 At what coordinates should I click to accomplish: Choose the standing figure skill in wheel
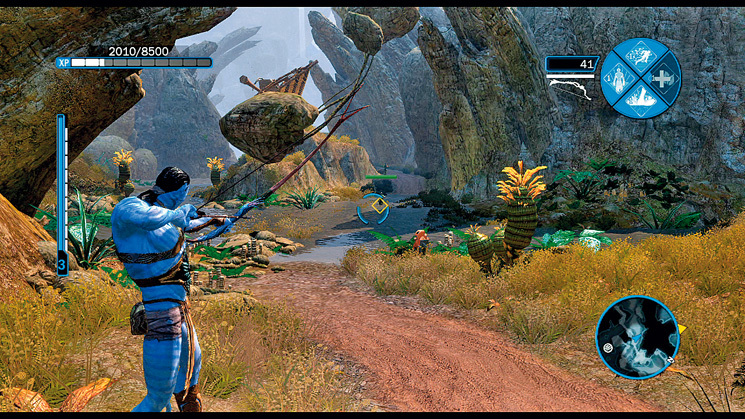(619, 78)
